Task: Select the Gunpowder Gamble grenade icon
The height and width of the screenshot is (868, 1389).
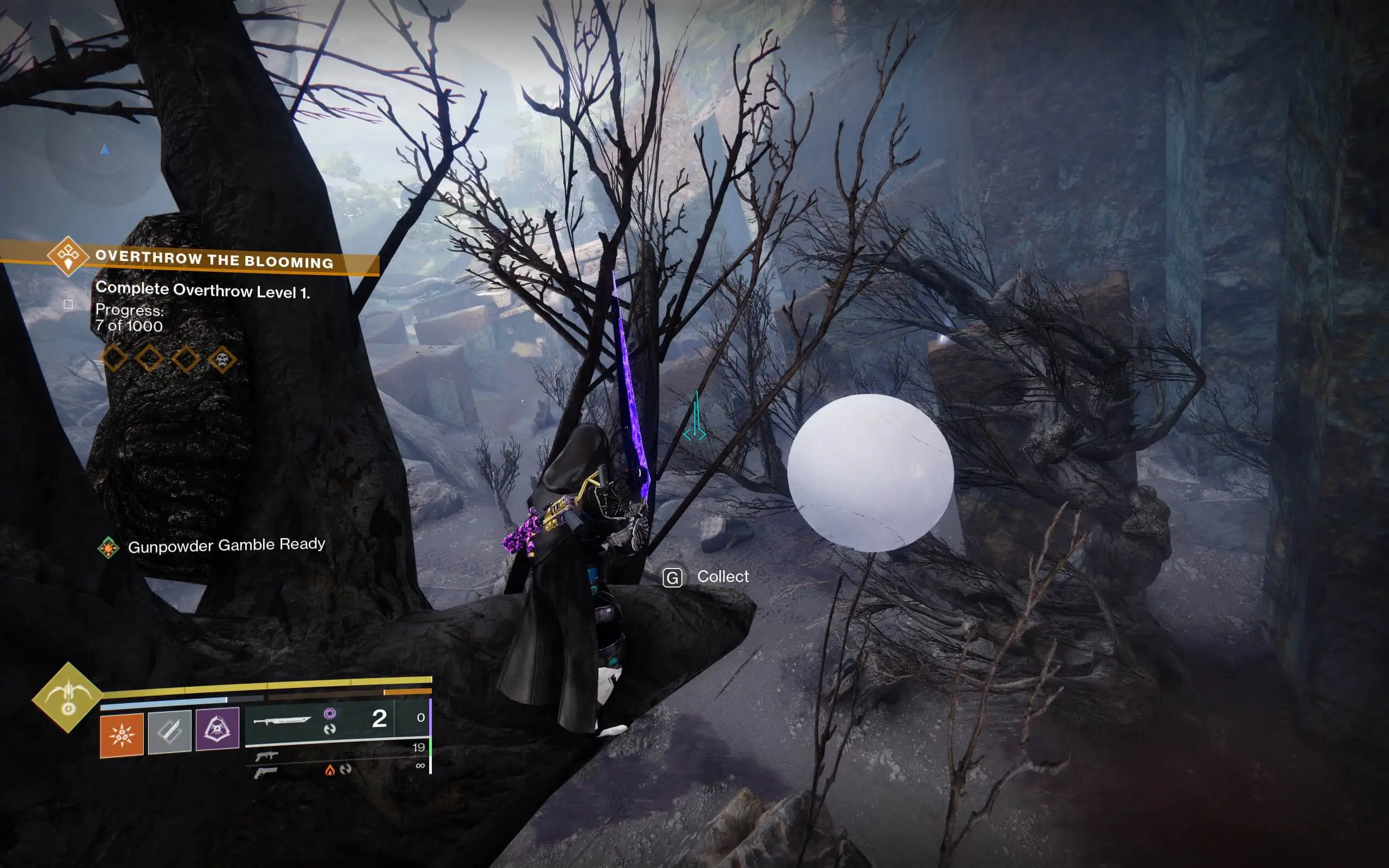Action: pos(120,736)
